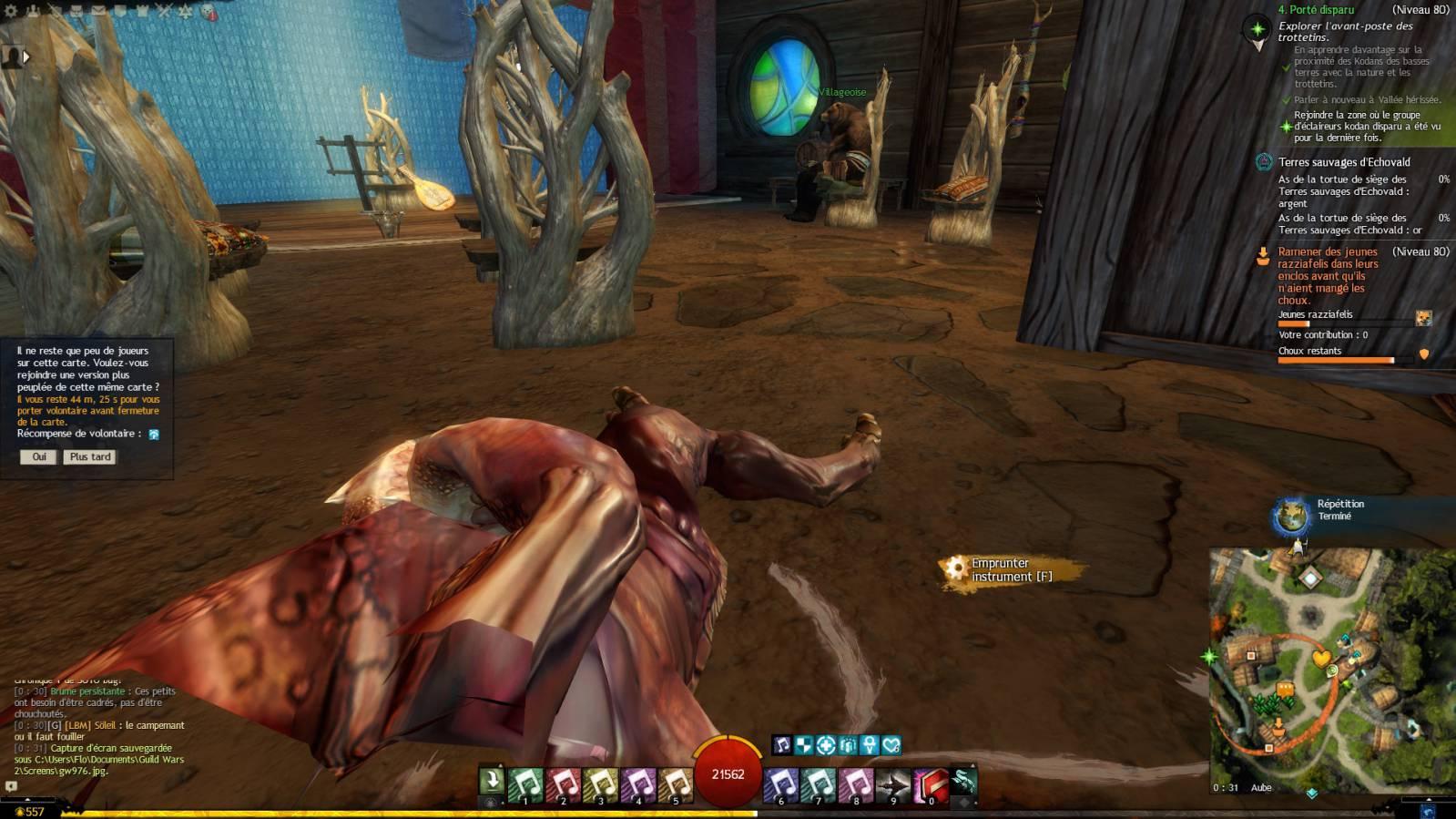
Task: Play the yellow music note skill 3
Action: click(600, 785)
